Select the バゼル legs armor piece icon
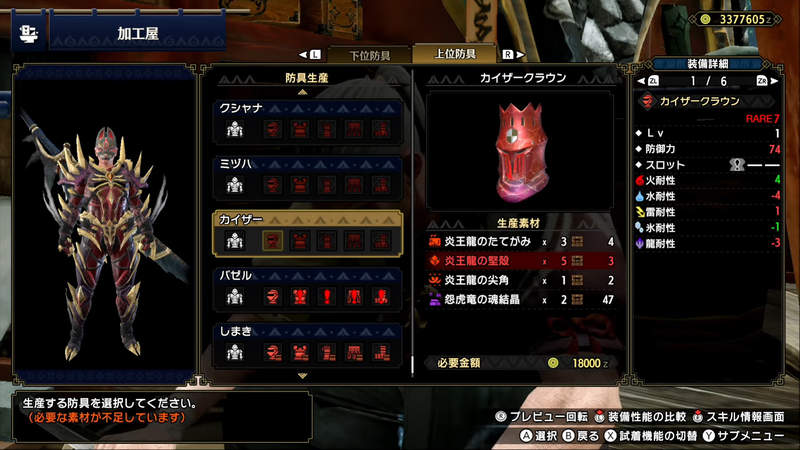Screen dimensions: 800x450 coord(380,296)
